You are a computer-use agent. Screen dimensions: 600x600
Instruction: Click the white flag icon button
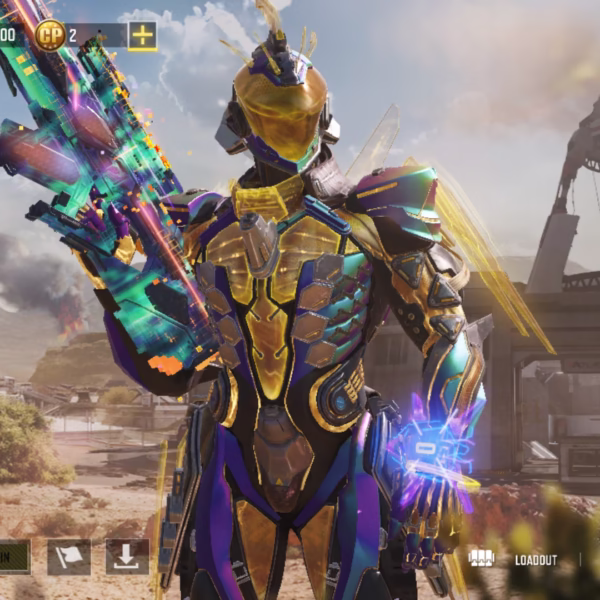(x=69, y=557)
